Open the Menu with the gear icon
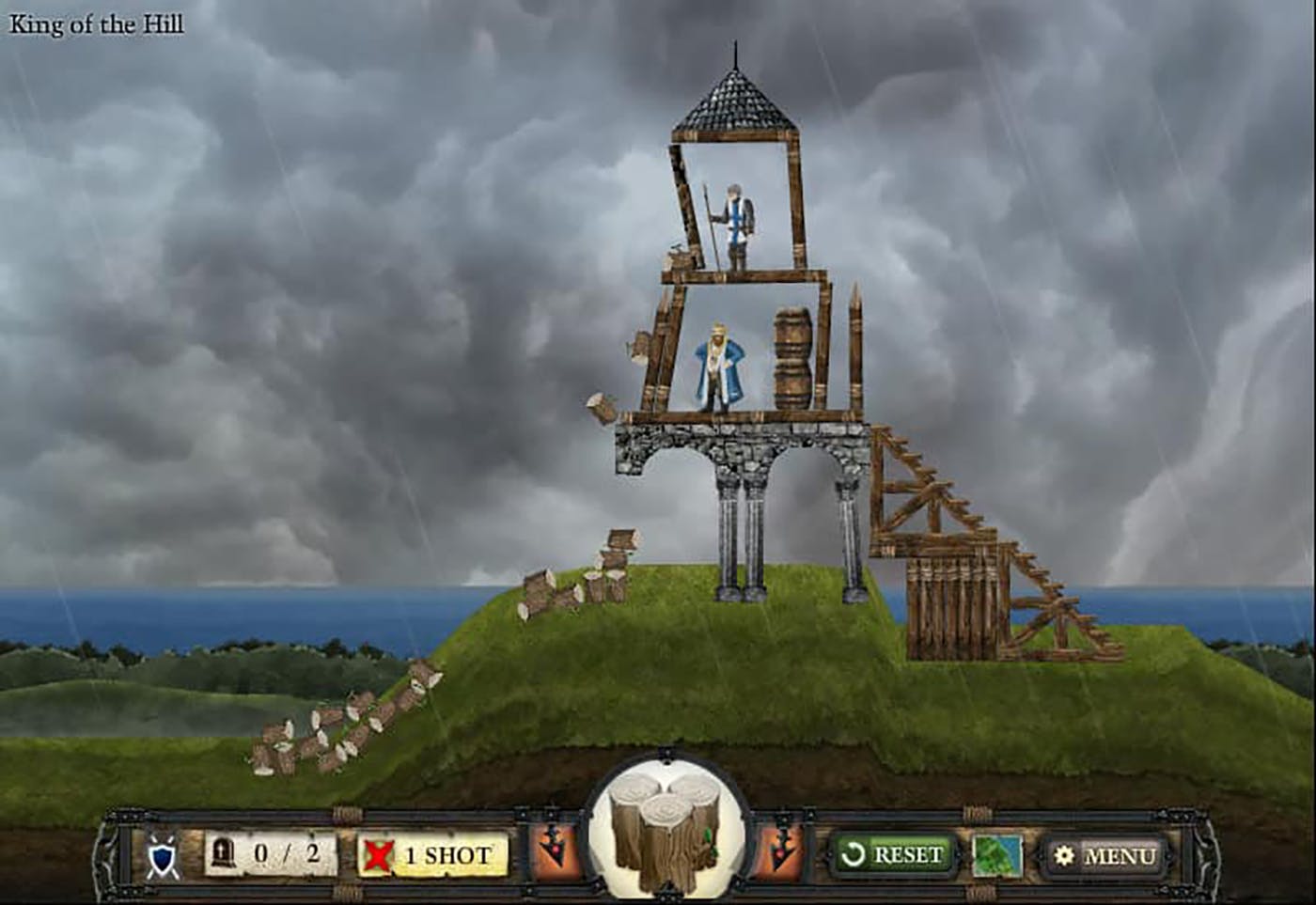1316x905 pixels. point(1105,855)
